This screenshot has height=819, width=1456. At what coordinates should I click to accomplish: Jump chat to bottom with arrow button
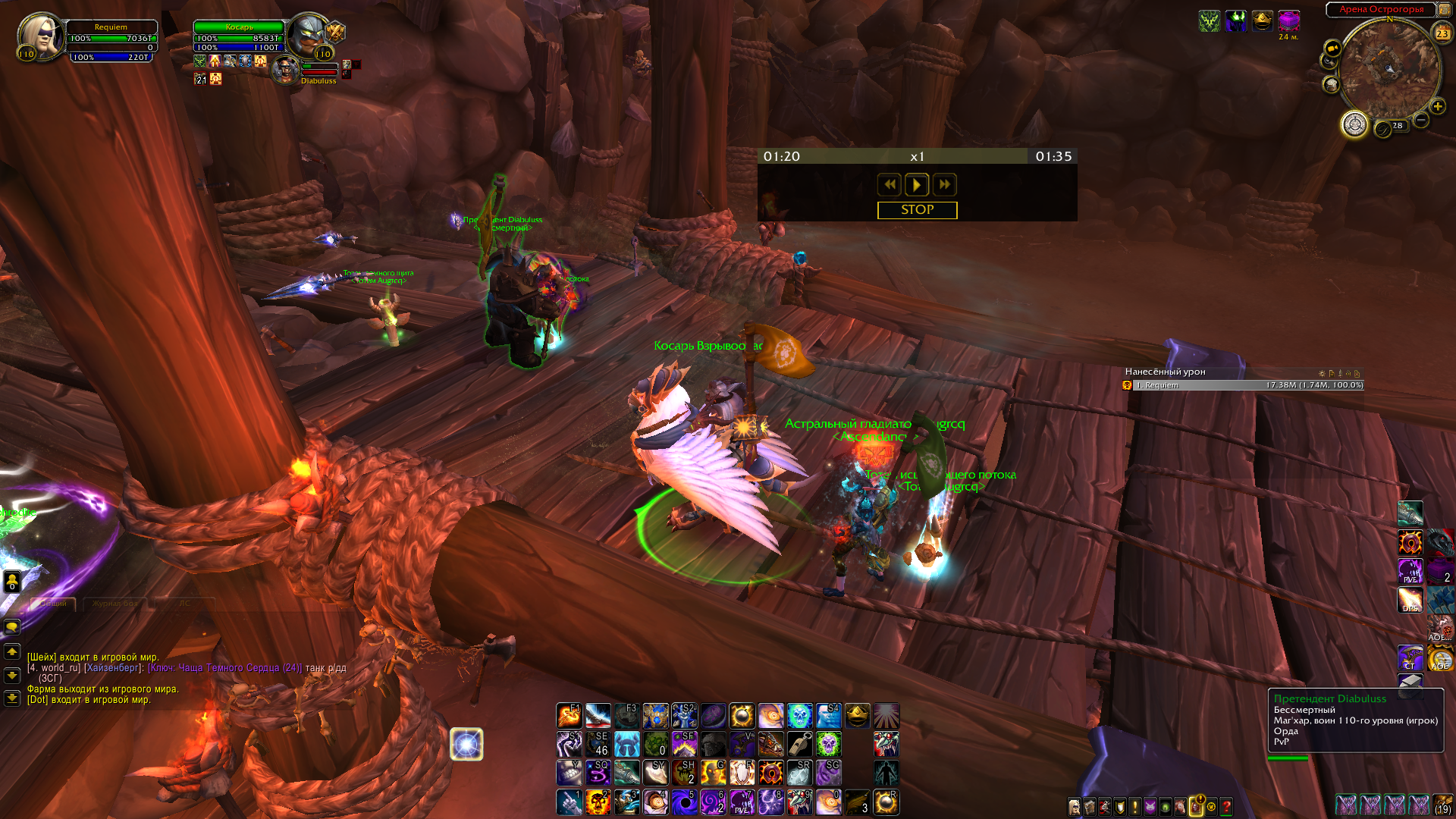coord(12,698)
